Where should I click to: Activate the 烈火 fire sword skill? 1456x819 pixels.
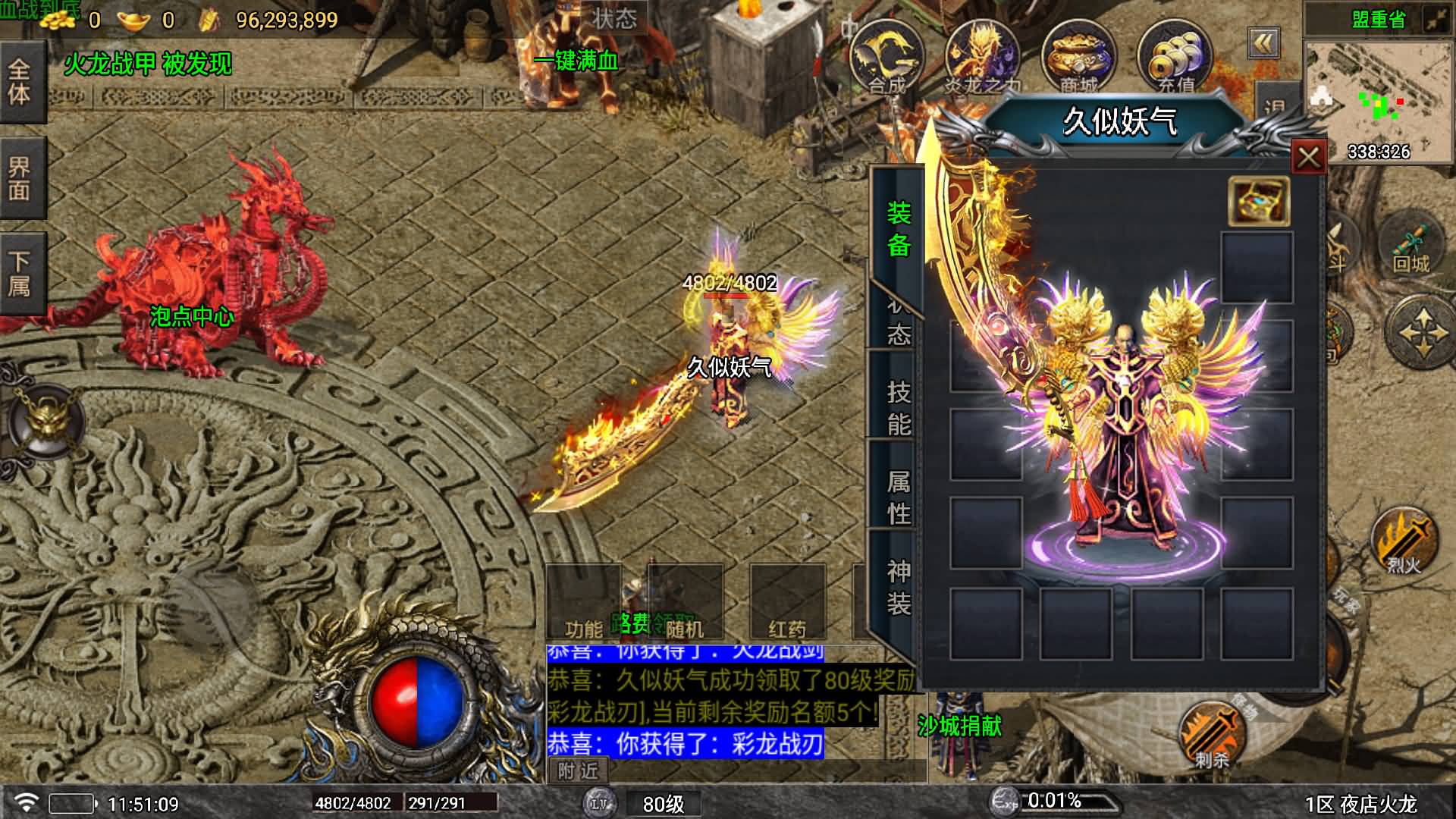click(x=1404, y=540)
